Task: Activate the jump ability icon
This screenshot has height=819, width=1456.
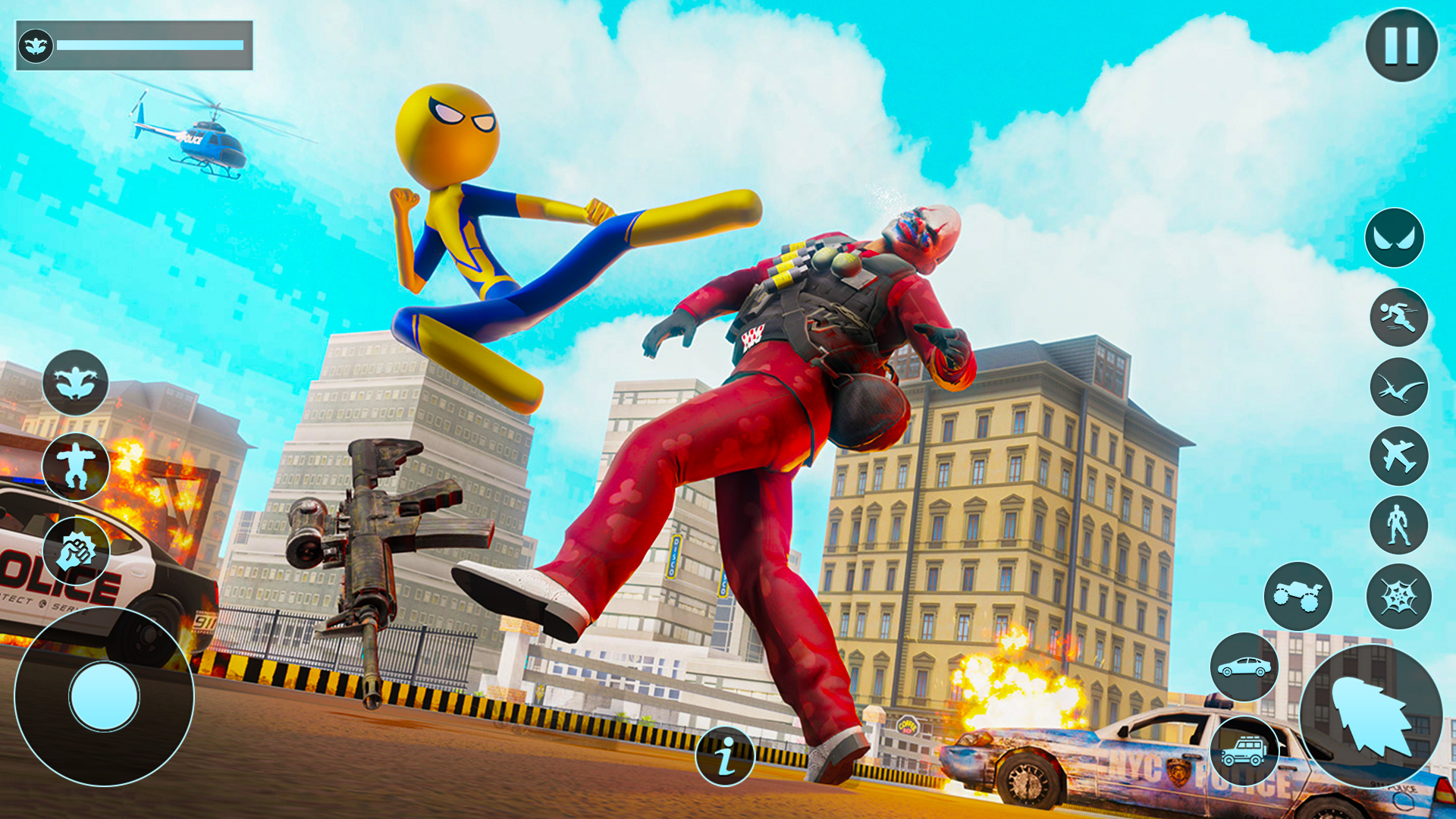Action: click(x=76, y=466)
